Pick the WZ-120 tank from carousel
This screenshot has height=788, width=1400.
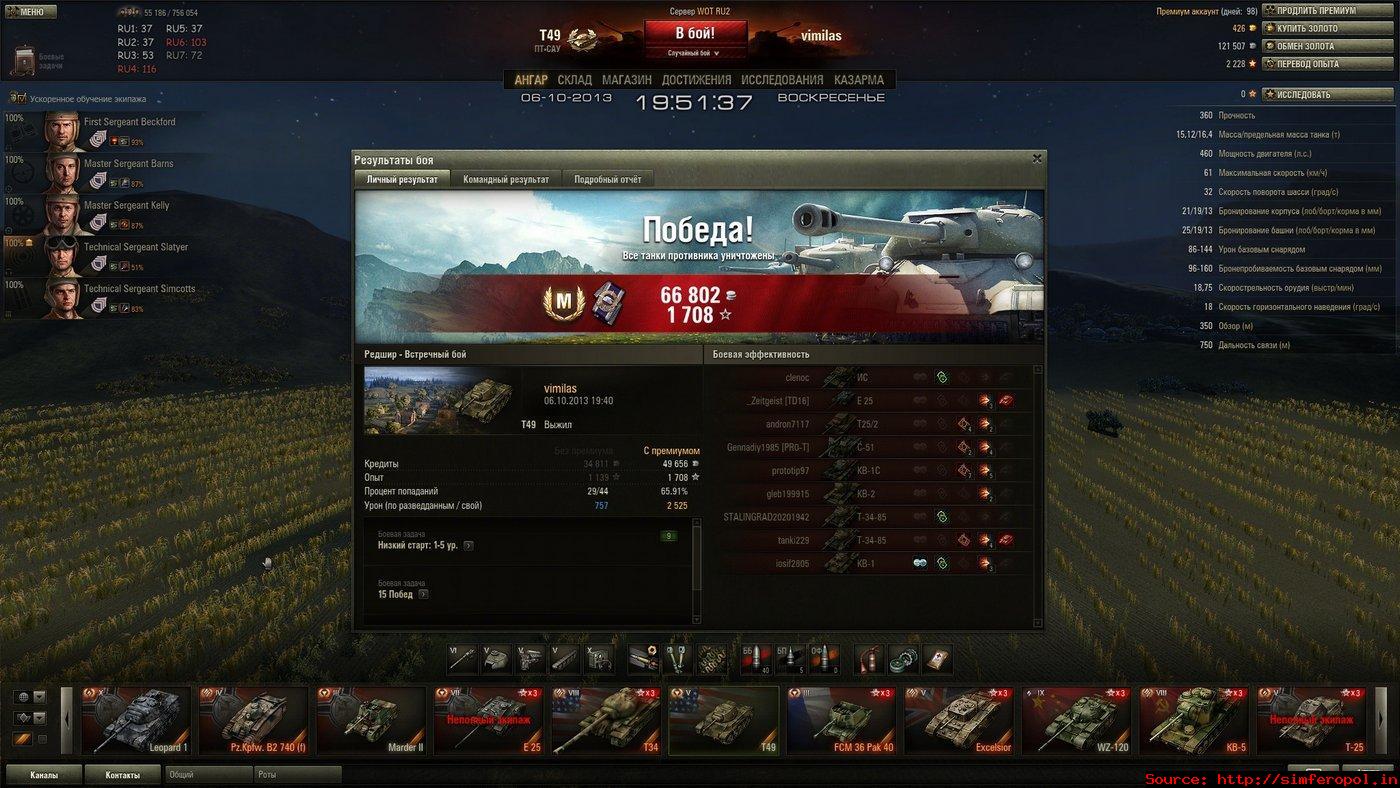[x=1078, y=720]
